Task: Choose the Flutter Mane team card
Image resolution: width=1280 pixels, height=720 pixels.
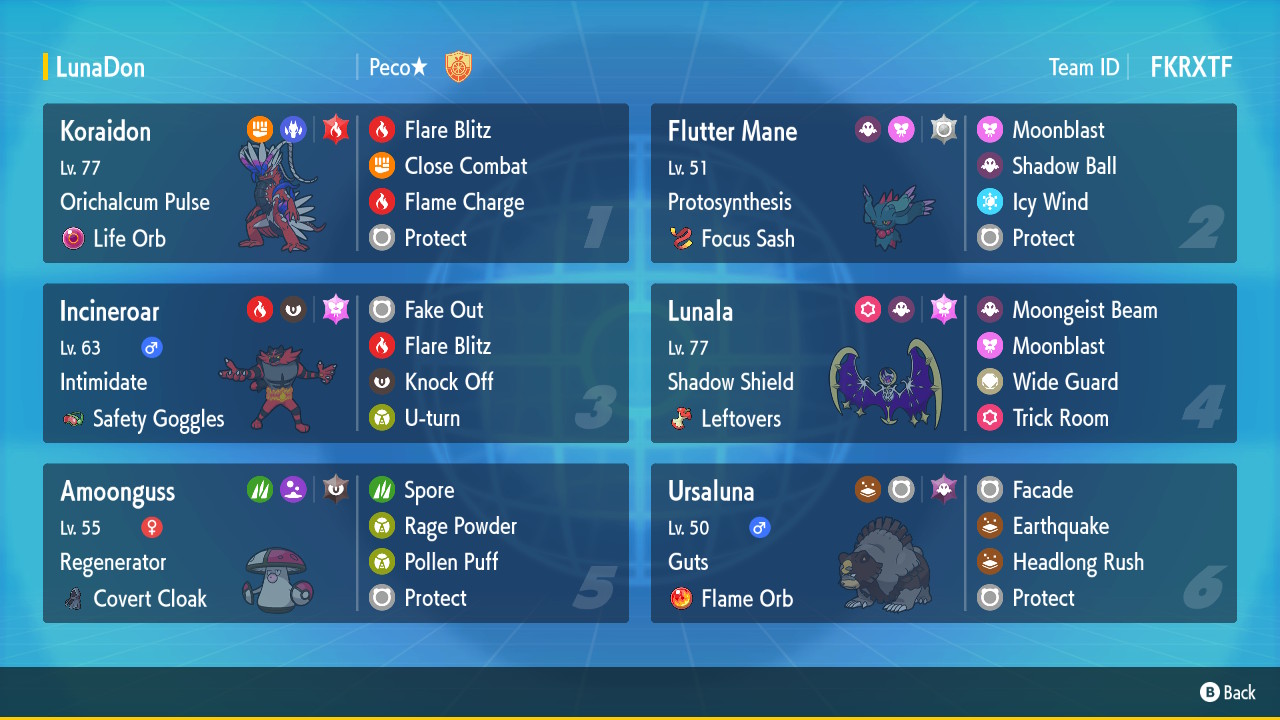Action: click(x=943, y=183)
